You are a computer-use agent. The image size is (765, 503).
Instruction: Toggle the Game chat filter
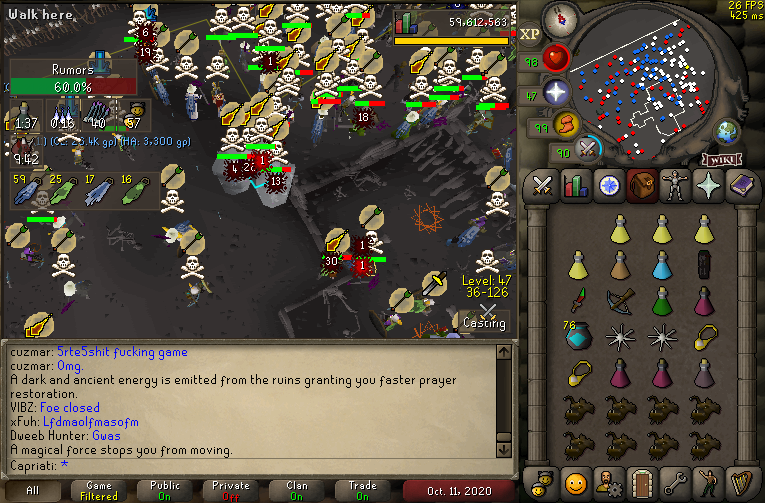[x=99, y=490]
